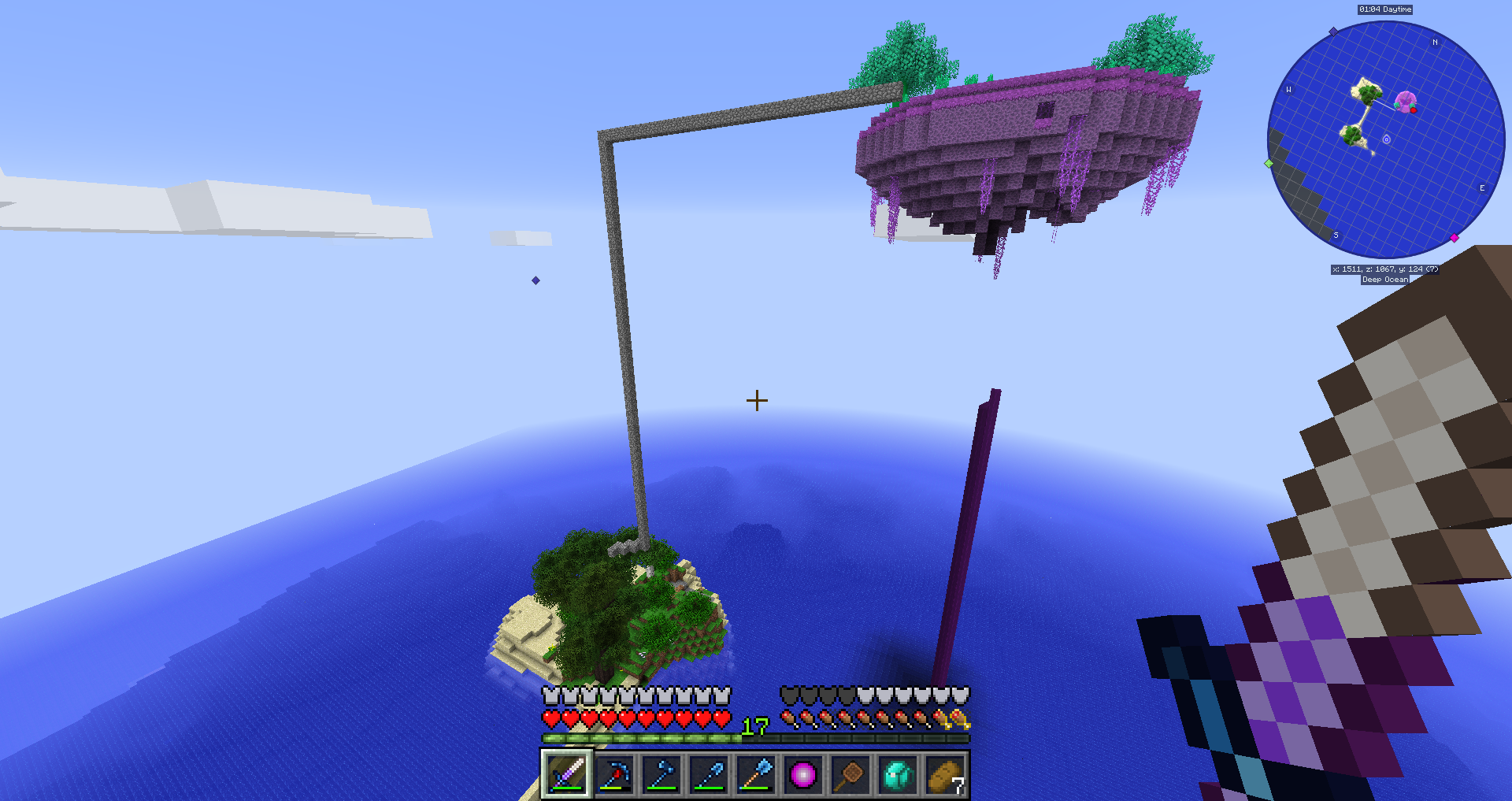
Task: Click the green waypoint diamond on minimap edge
Action: point(1269,163)
